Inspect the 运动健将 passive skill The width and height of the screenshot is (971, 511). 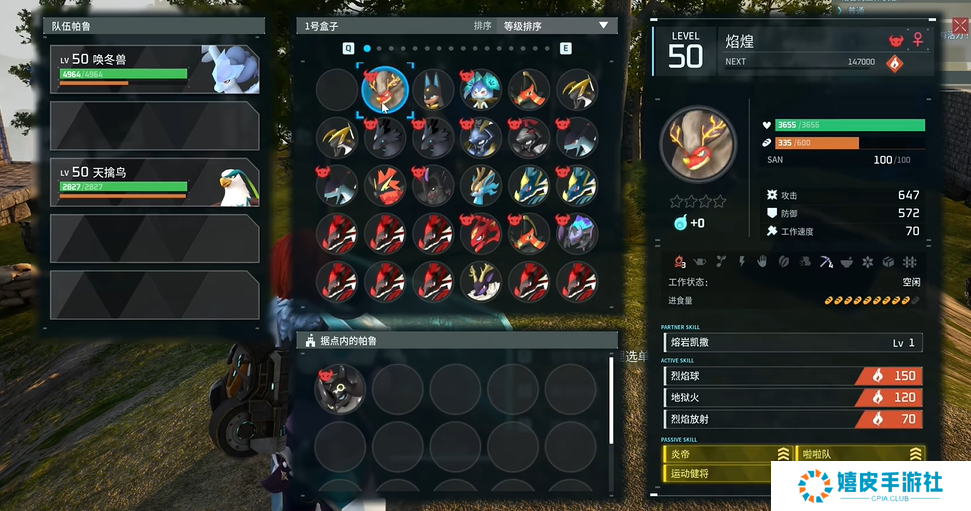point(727,473)
